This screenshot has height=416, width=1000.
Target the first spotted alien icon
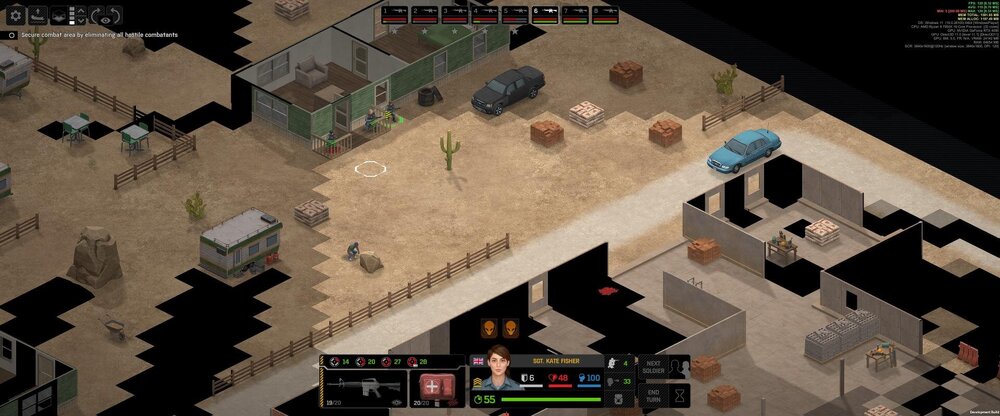489,329
